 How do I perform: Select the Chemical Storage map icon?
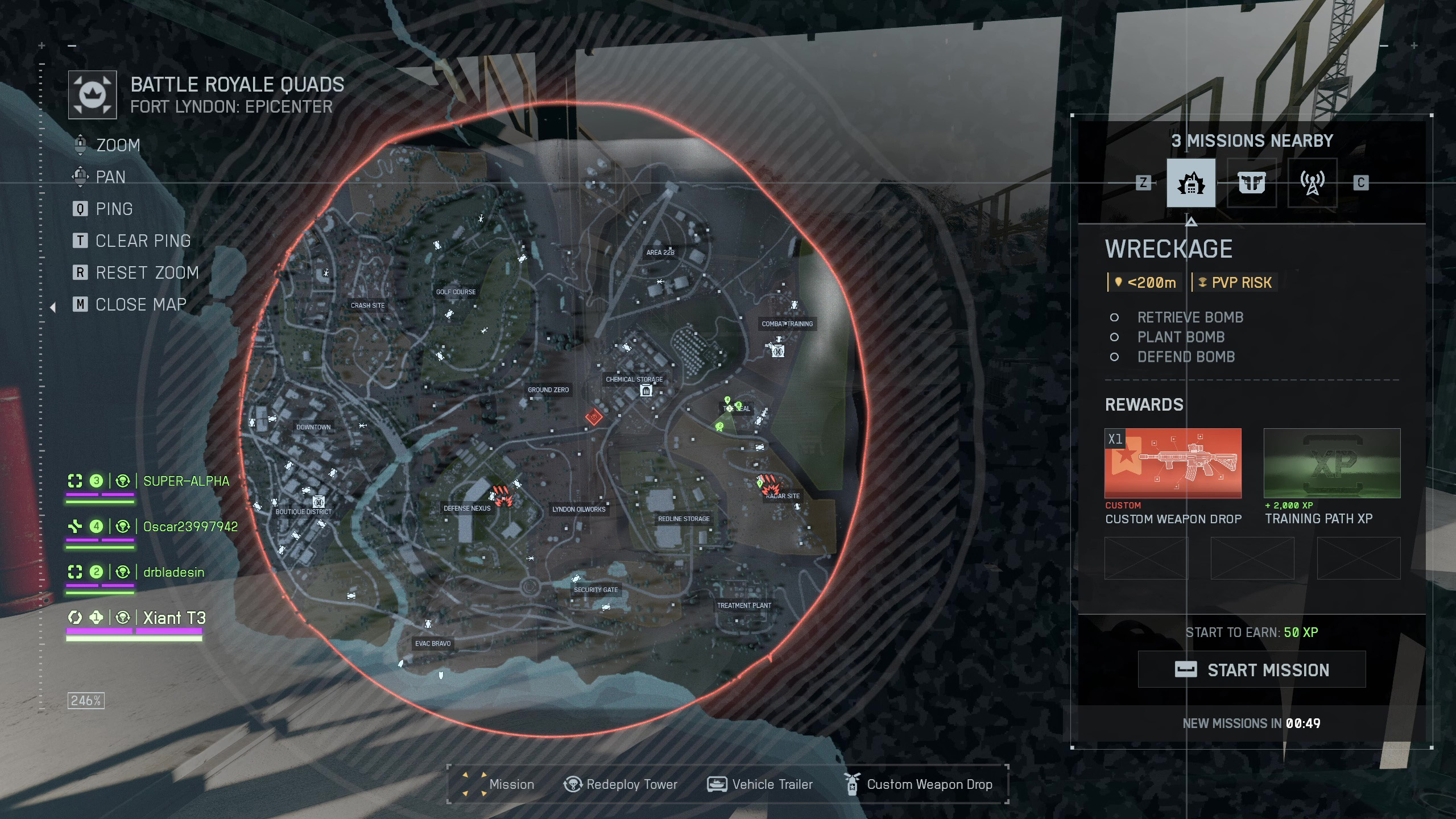coord(646,391)
